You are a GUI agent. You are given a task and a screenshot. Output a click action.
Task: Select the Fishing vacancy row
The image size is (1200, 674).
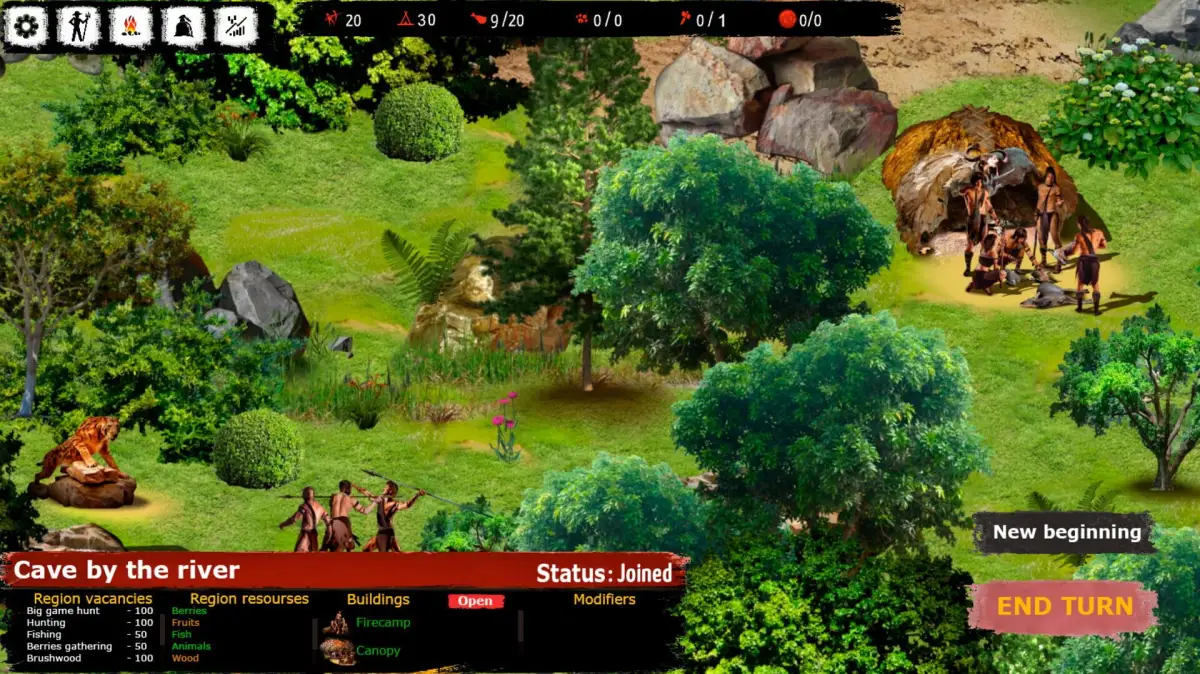(90, 635)
